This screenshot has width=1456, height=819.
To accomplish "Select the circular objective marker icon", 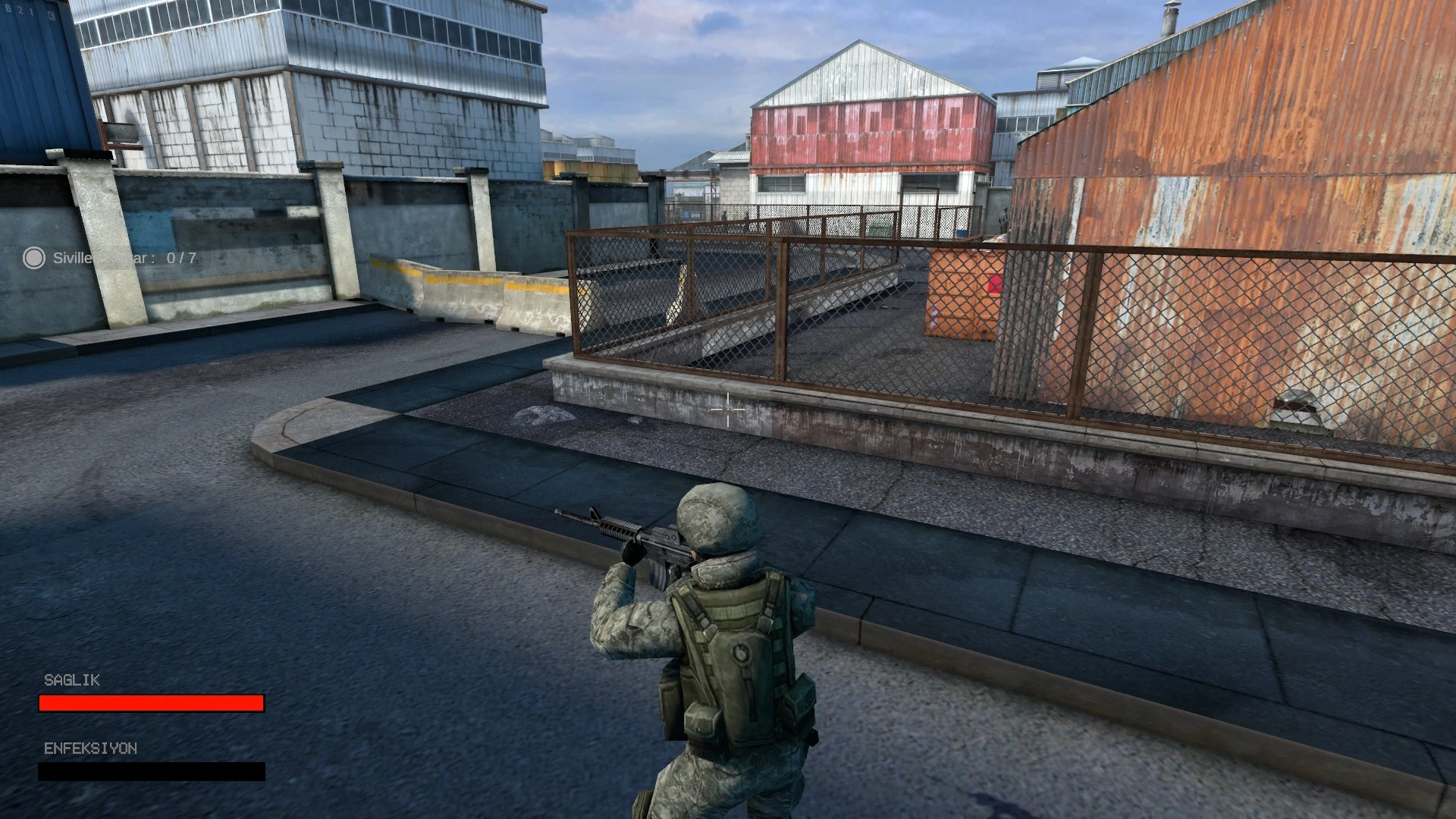I will (33, 258).
